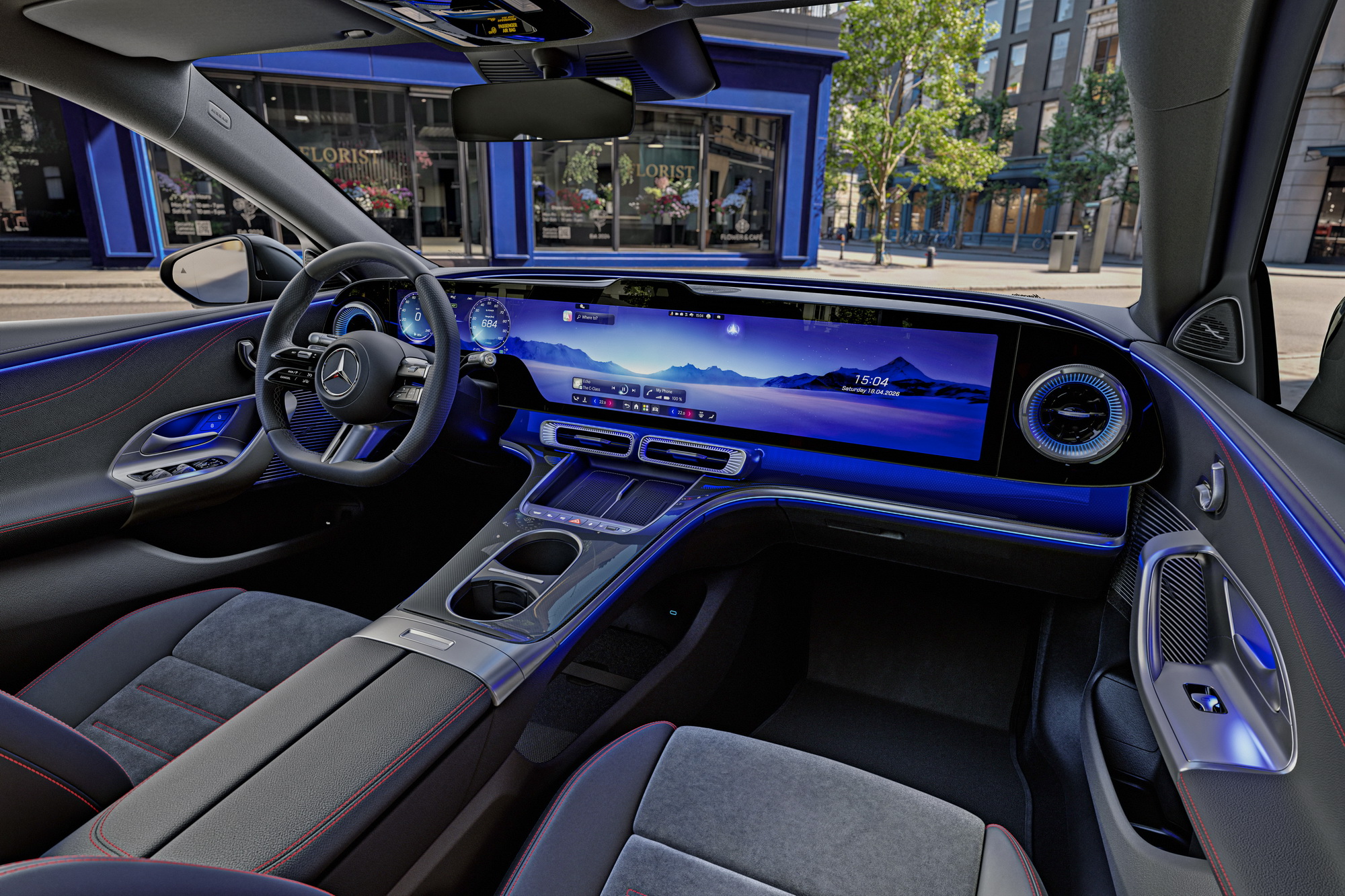The image size is (1345, 896).
Task: Open the driver profile avatar in the status bar
Action: click(x=708, y=317)
